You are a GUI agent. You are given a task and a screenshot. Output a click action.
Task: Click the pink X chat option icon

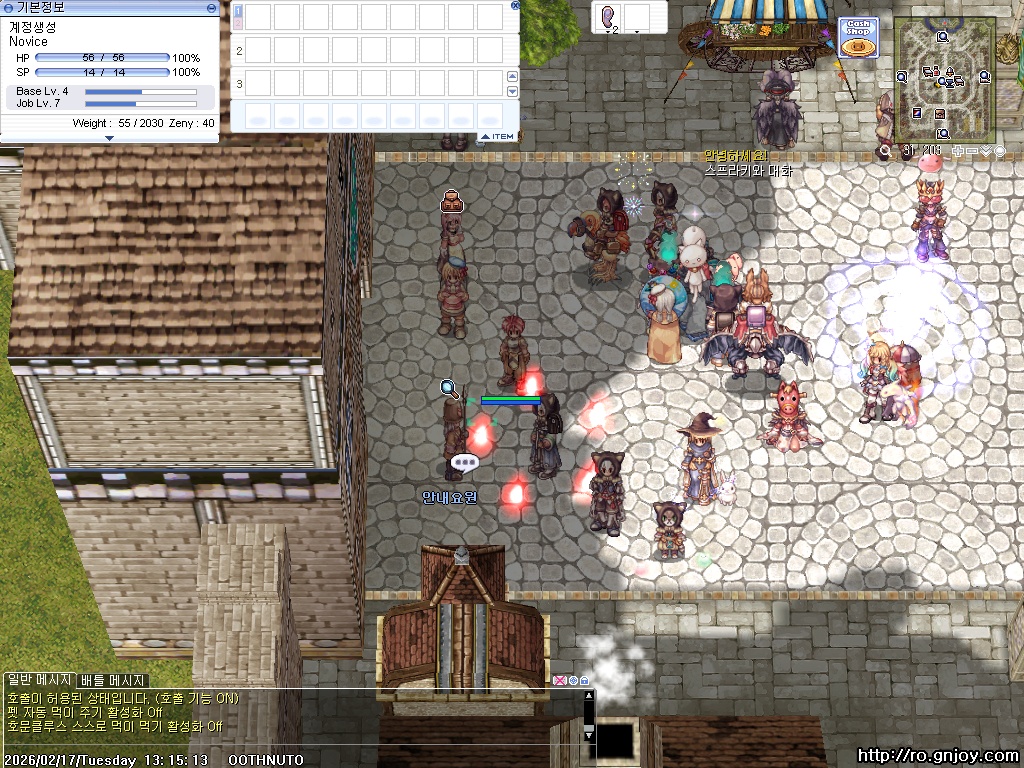point(559,681)
